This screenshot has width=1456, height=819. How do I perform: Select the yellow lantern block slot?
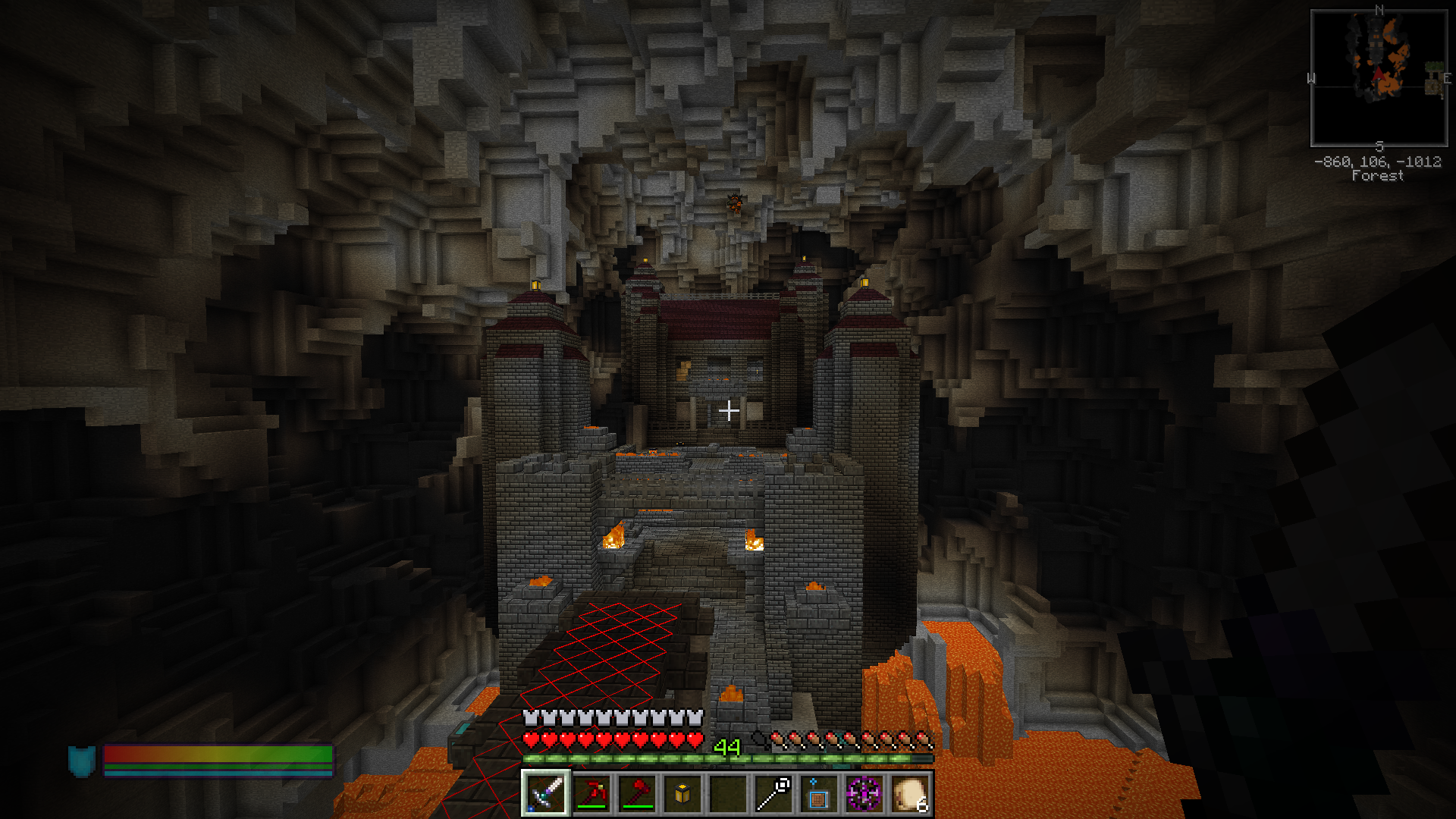[x=682, y=794]
